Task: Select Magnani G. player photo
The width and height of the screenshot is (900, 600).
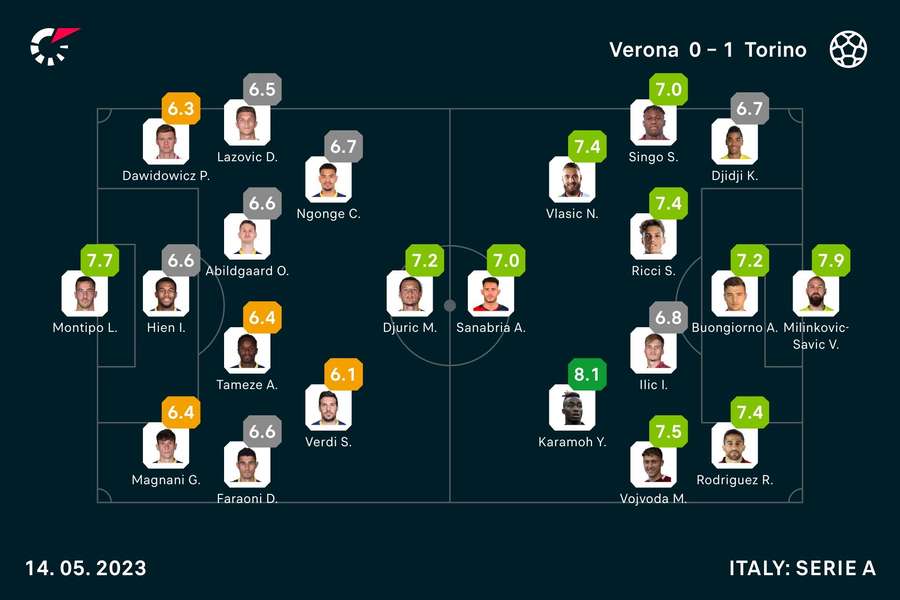Action: tap(166, 446)
